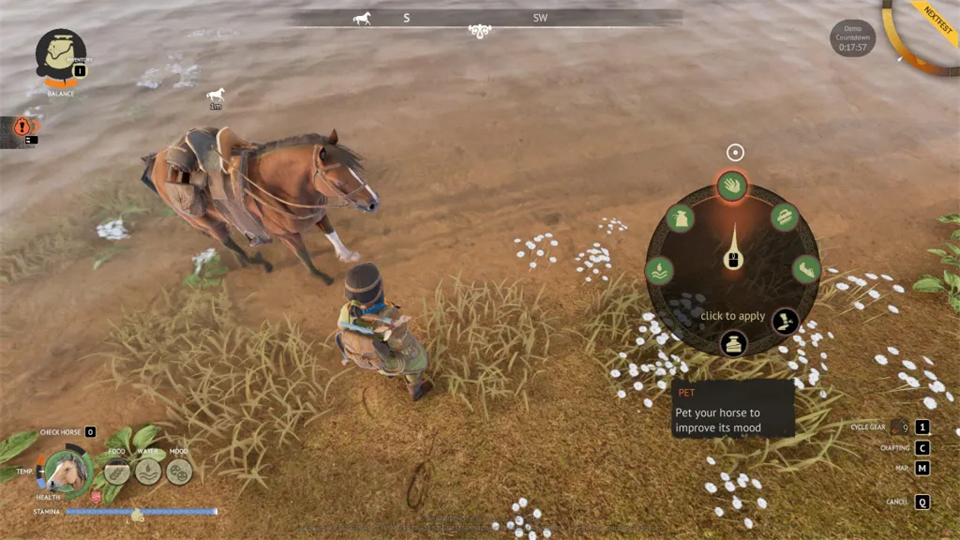Image resolution: width=960 pixels, height=540 pixels.
Task: Open the inventory bag icon
Action: (x=60, y=53)
